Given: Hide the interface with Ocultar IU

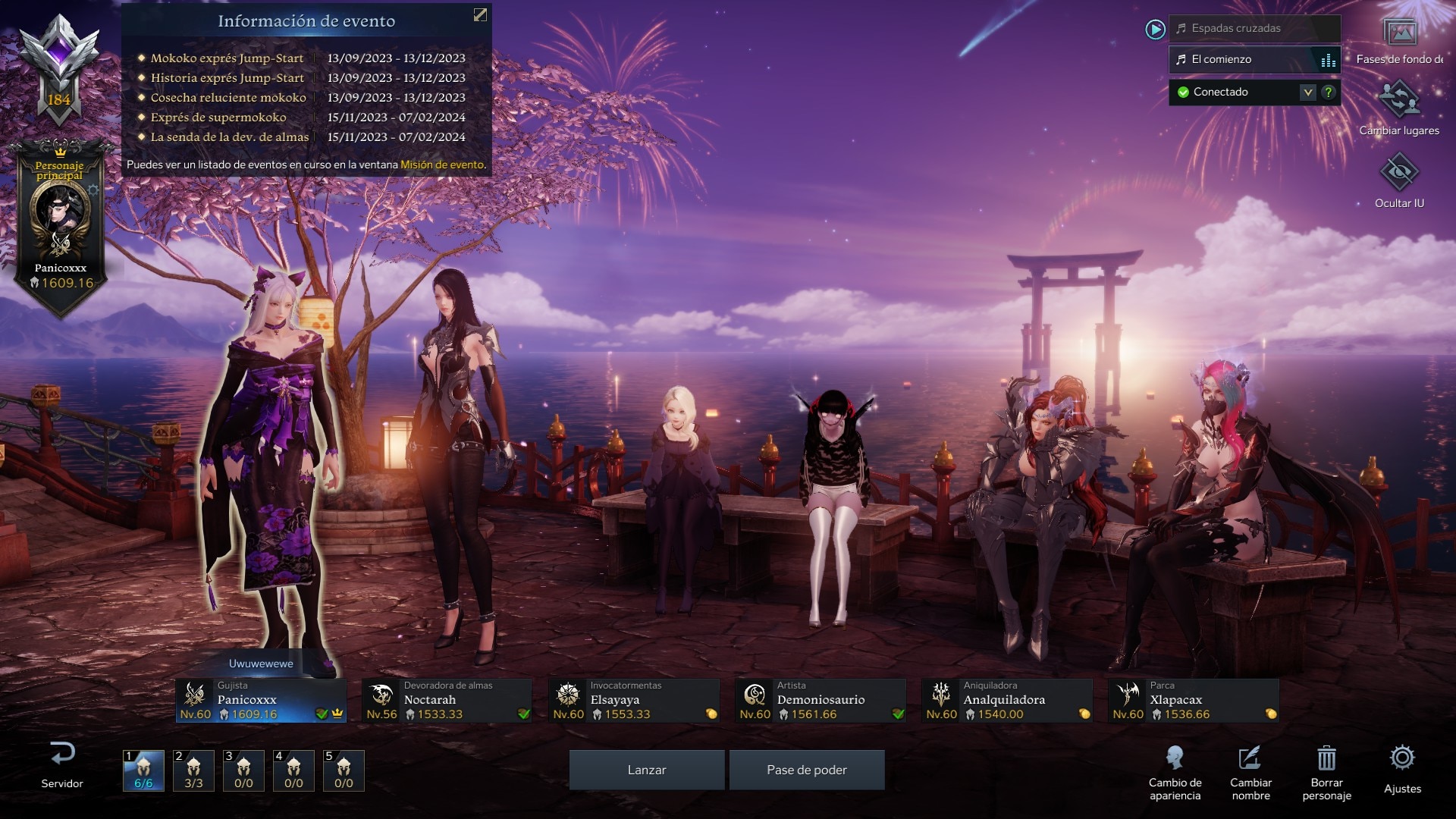Looking at the screenshot, I should pyautogui.click(x=1399, y=180).
